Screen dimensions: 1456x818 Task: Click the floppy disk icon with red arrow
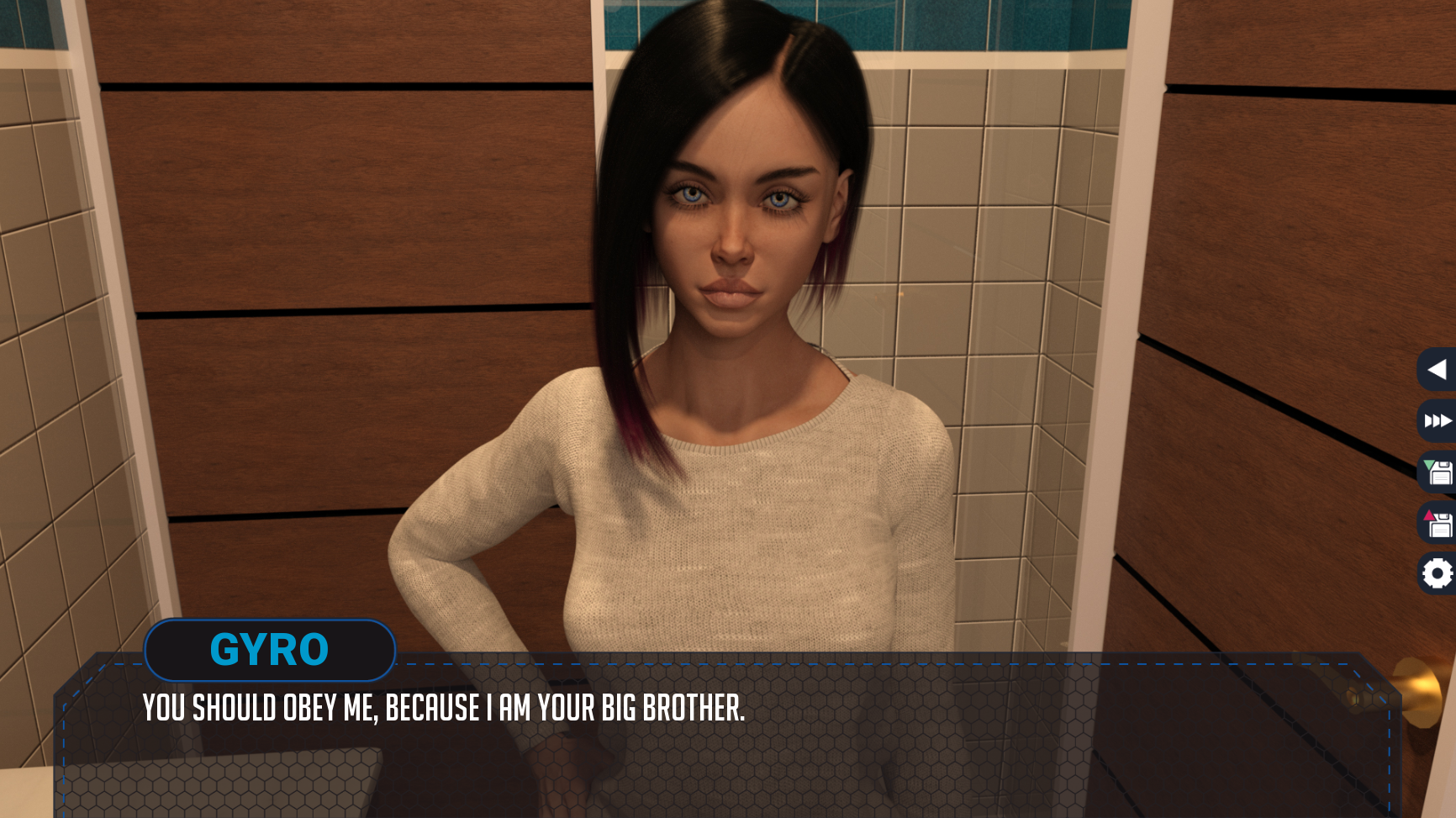[x=1438, y=524]
